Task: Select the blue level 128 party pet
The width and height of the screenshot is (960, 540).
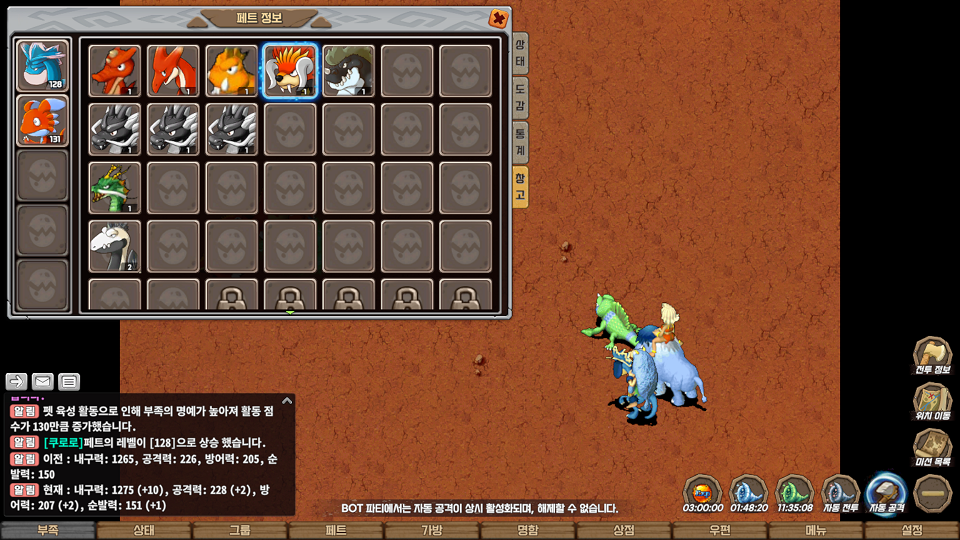Action: click(x=43, y=65)
